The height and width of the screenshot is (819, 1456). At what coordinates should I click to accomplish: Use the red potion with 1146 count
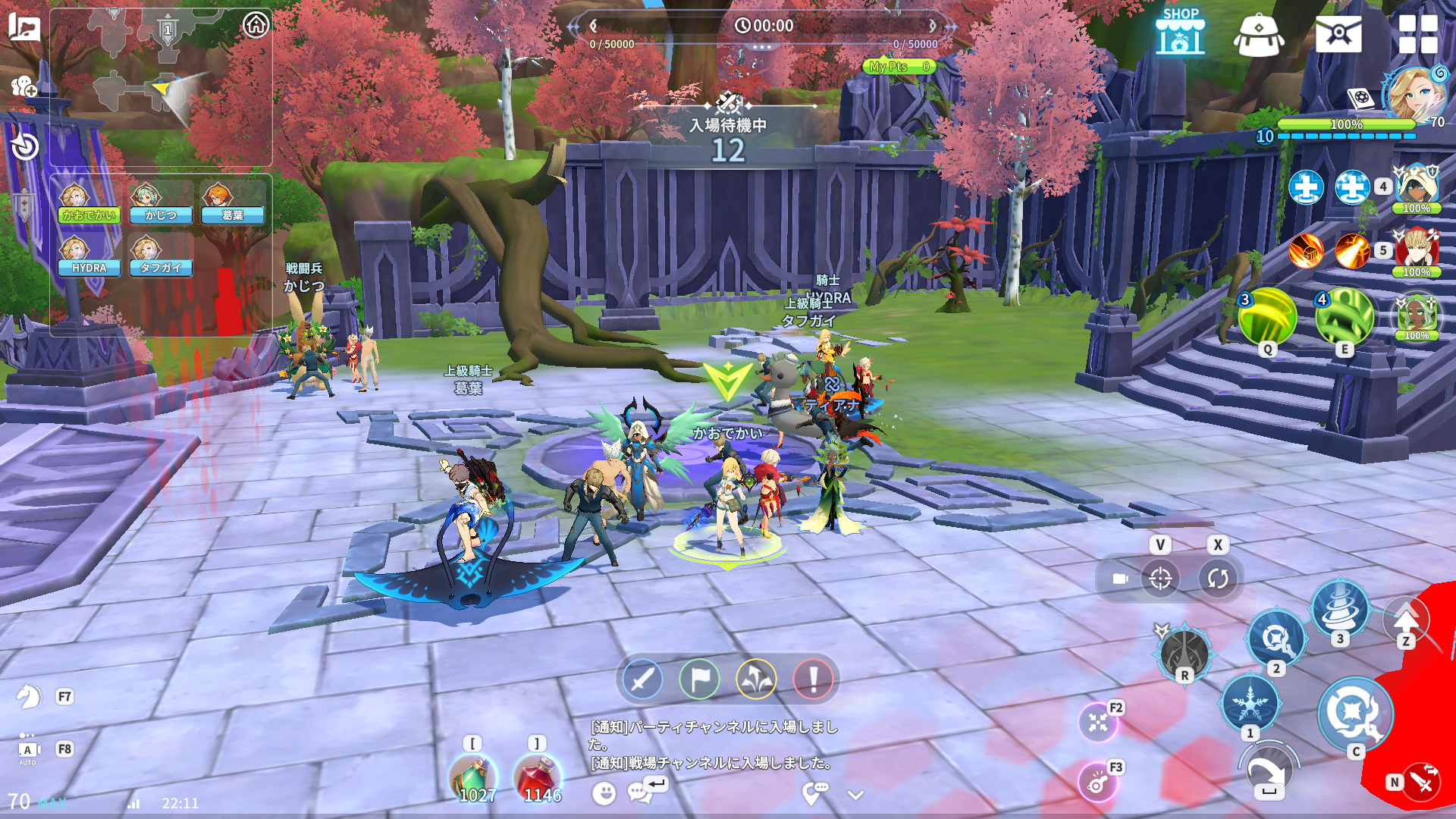coord(539,780)
